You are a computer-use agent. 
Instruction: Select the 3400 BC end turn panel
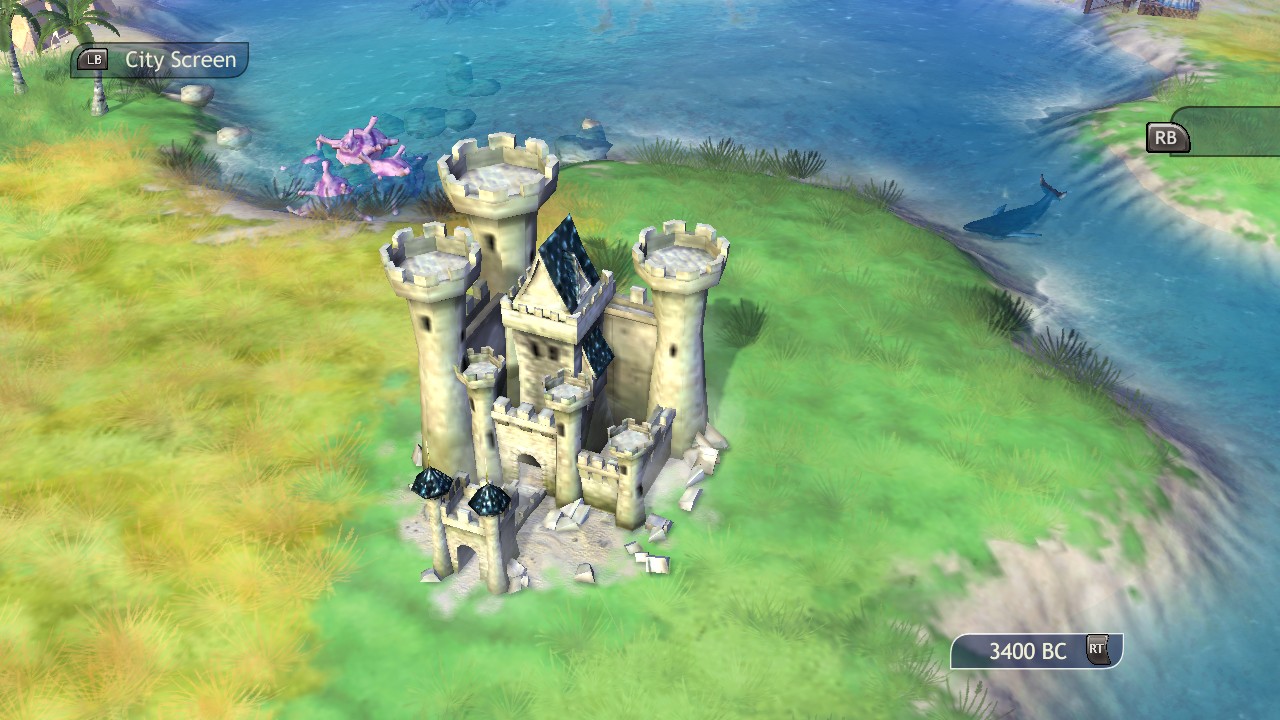[1036, 651]
